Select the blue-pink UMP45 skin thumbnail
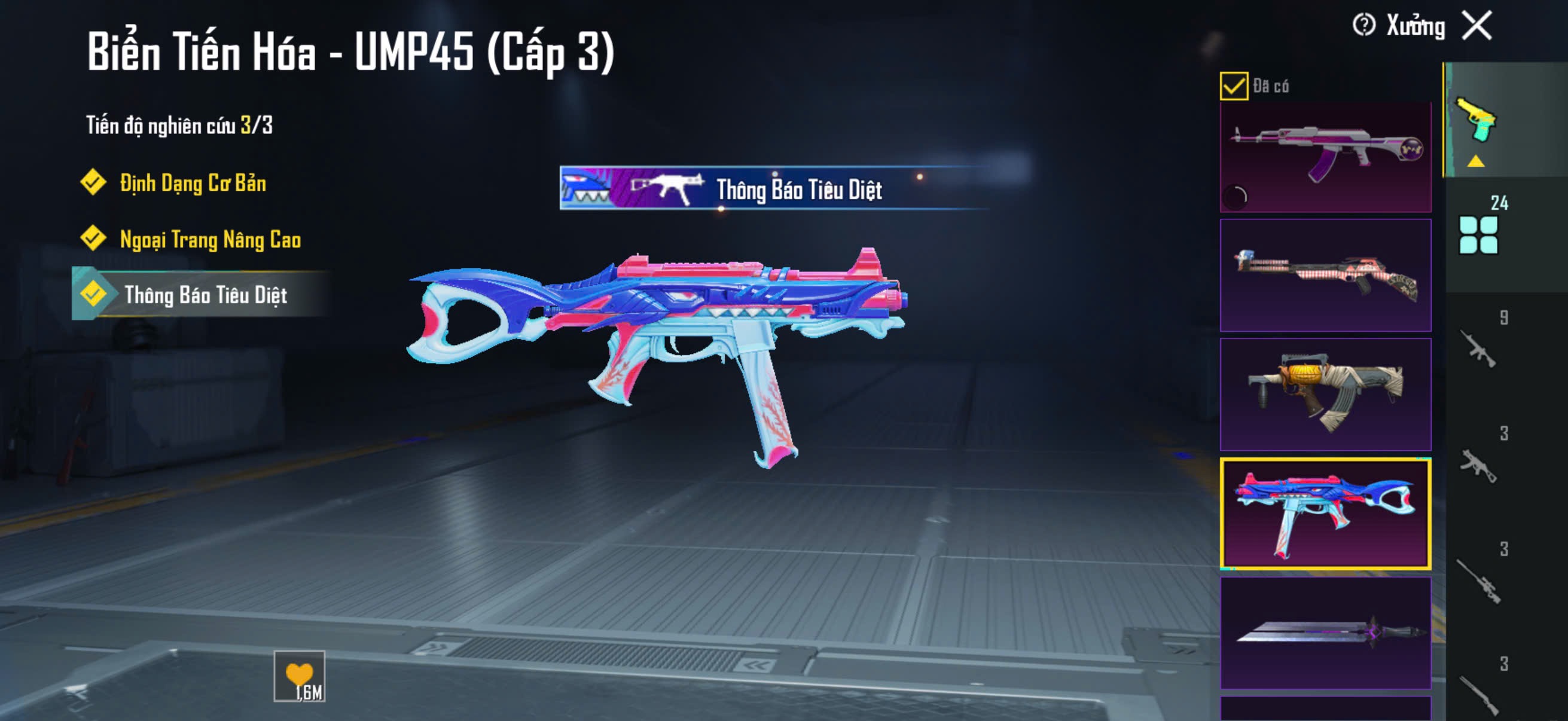Viewport: 1568px width, 721px height. click(x=1325, y=514)
